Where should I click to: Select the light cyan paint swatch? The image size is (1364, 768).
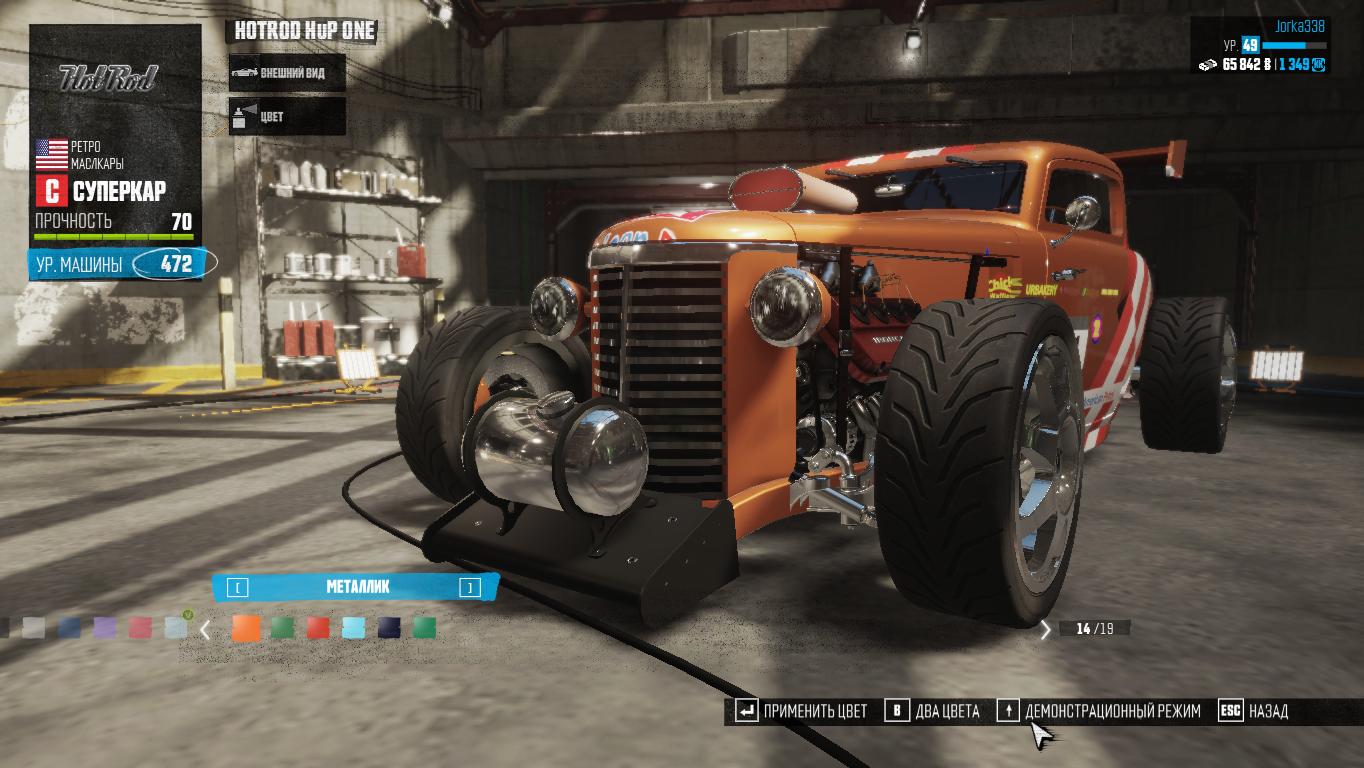353,628
